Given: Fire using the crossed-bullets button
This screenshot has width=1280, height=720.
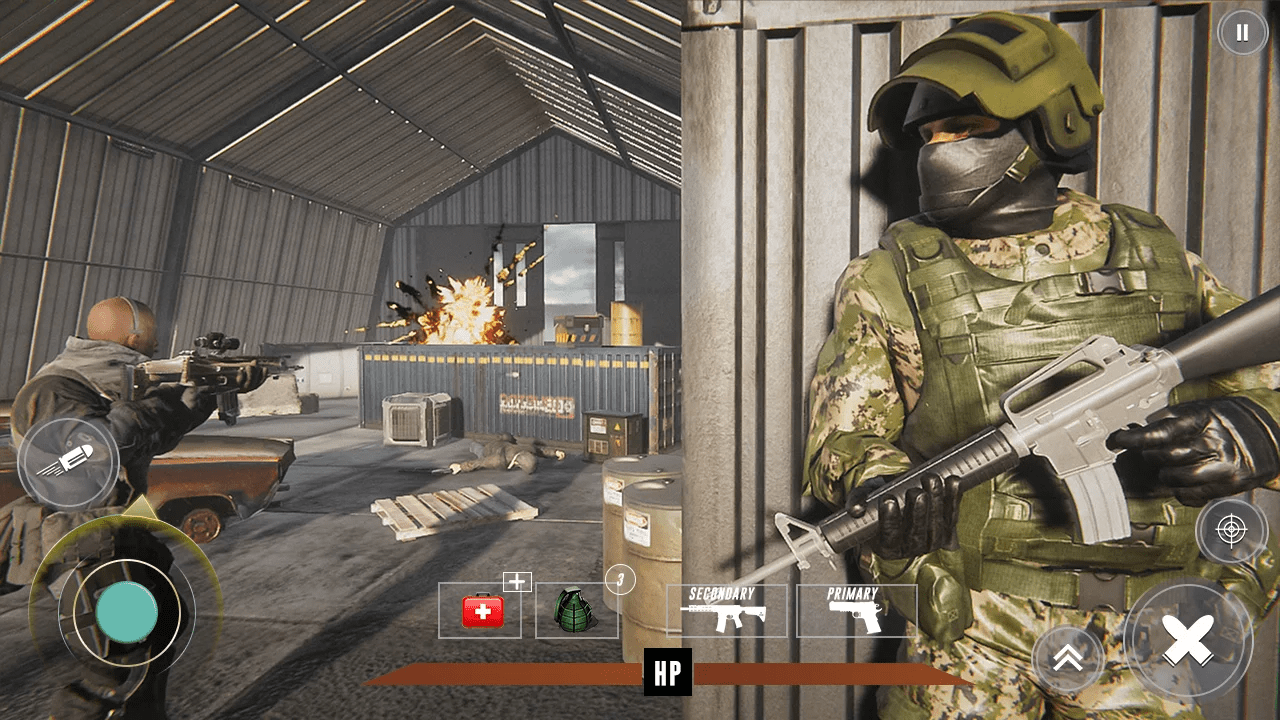Looking at the screenshot, I should click(x=1188, y=637).
